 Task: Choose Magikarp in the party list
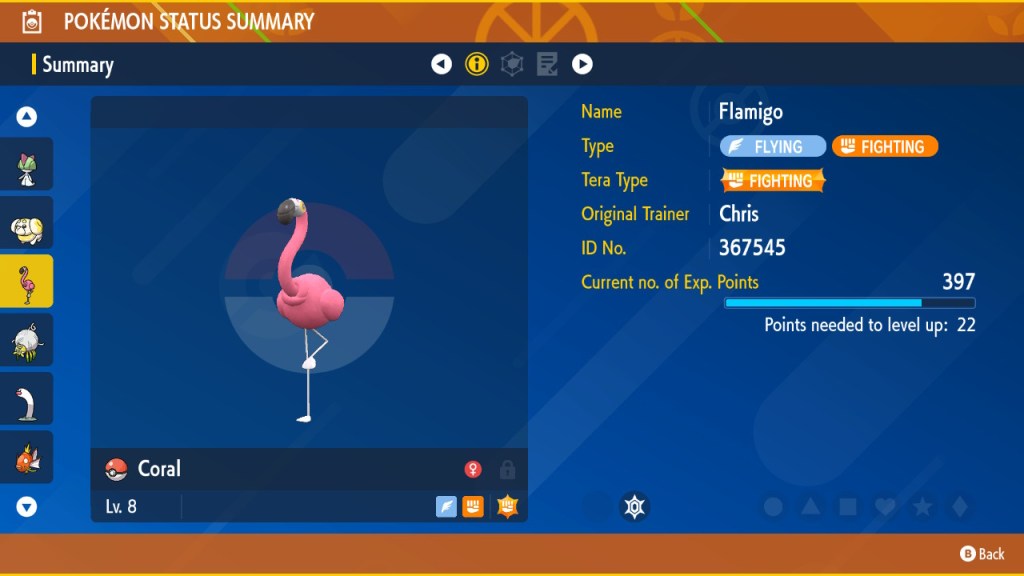tap(27, 458)
